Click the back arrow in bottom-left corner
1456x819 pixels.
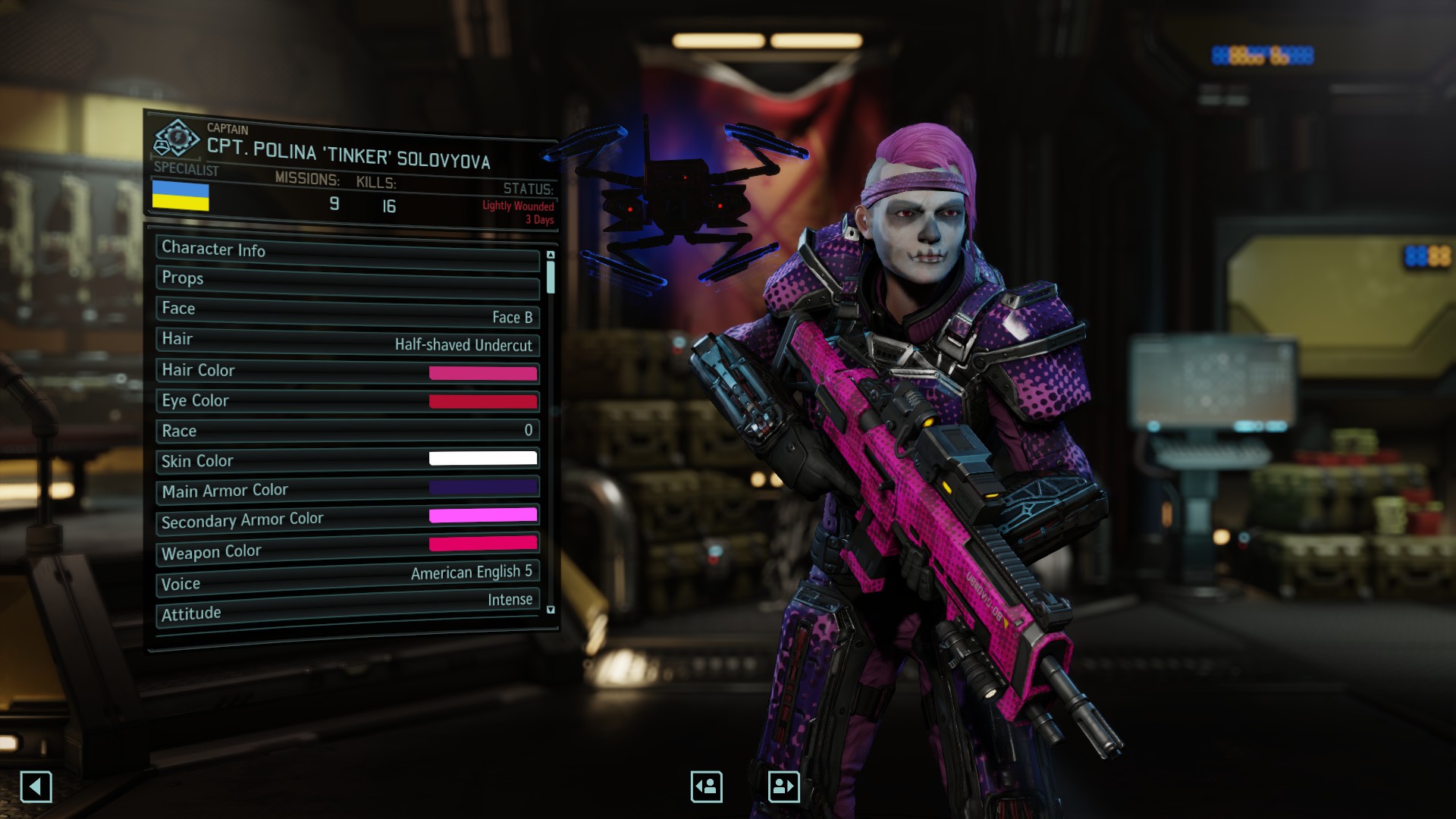[37, 787]
